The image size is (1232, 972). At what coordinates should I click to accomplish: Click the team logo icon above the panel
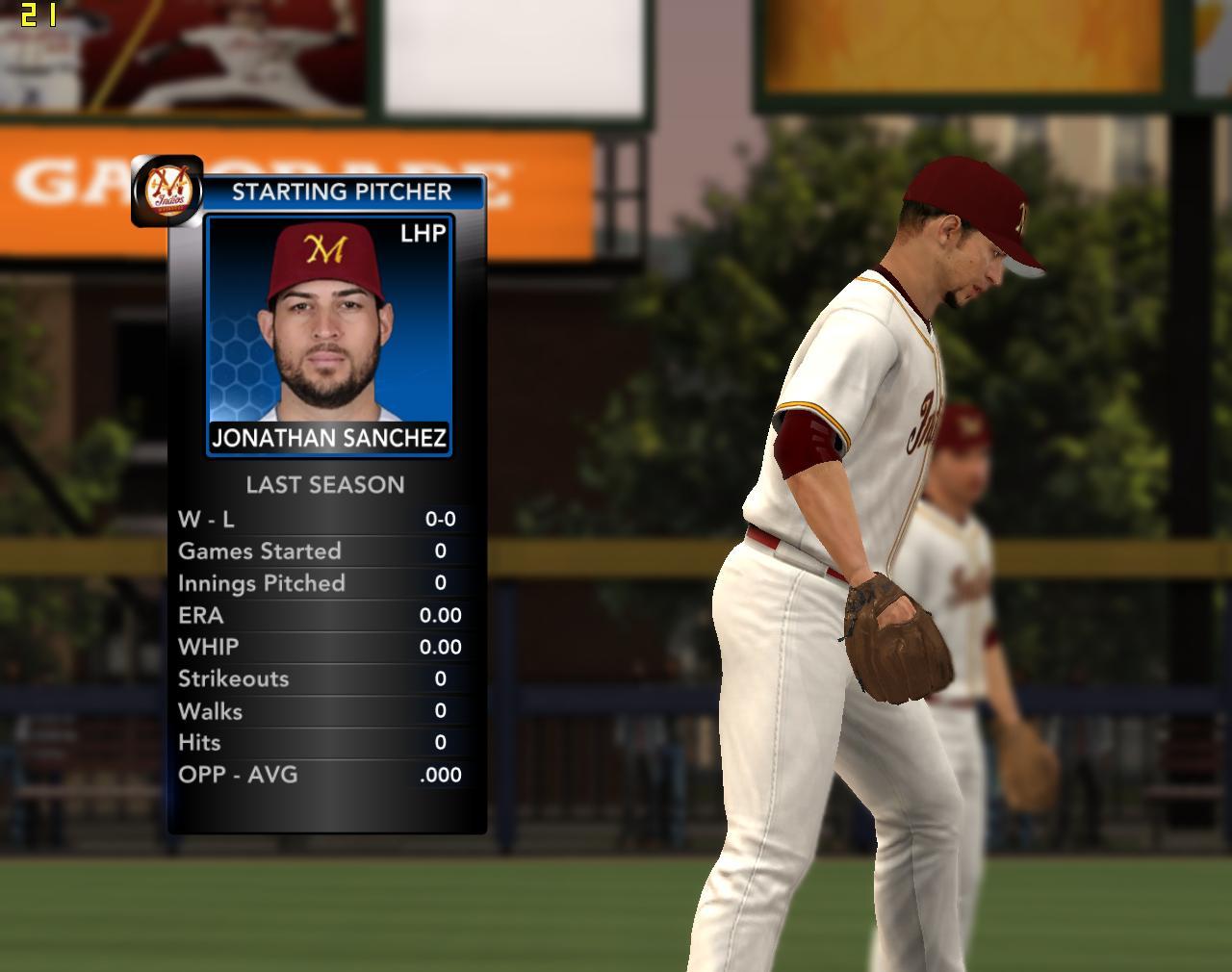pyautogui.click(x=167, y=190)
